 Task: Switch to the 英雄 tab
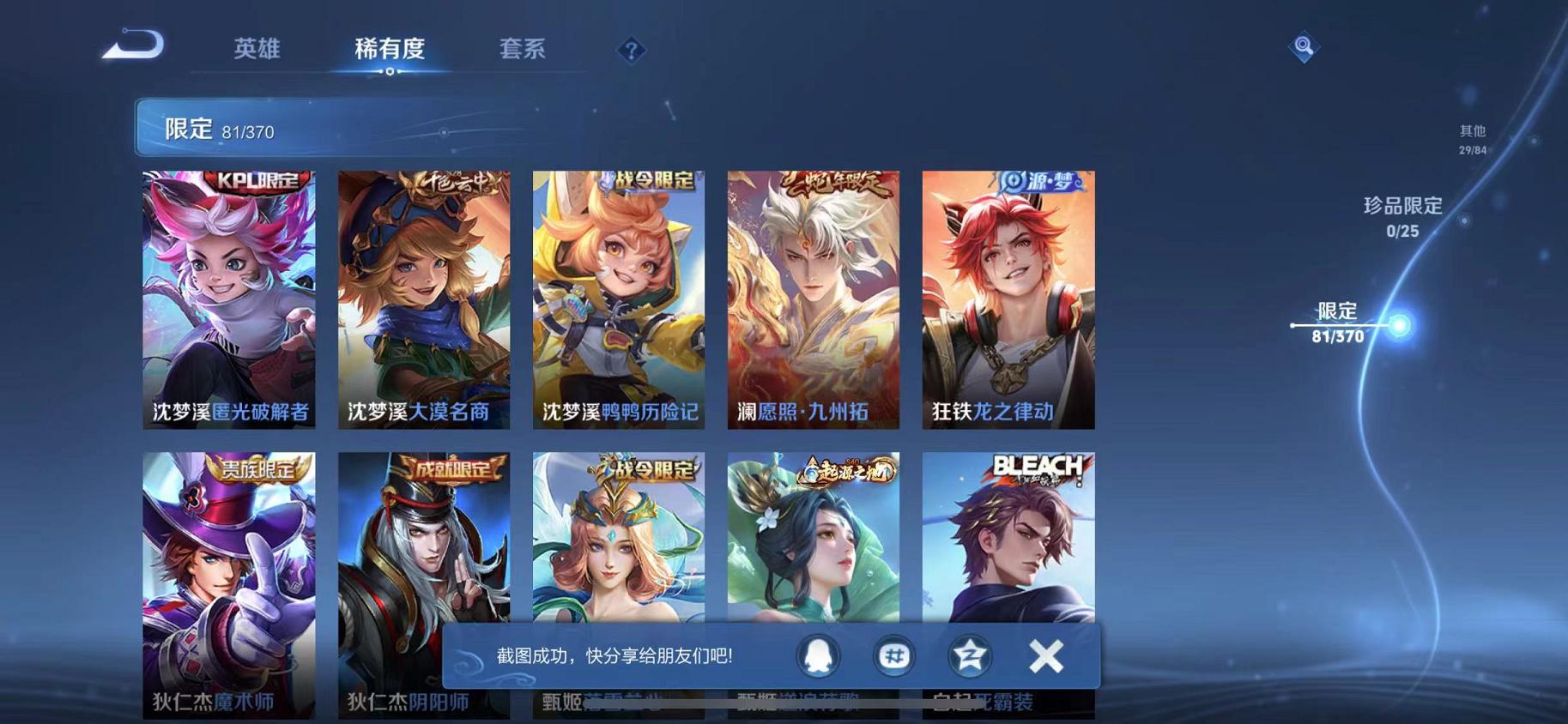click(x=256, y=49)
